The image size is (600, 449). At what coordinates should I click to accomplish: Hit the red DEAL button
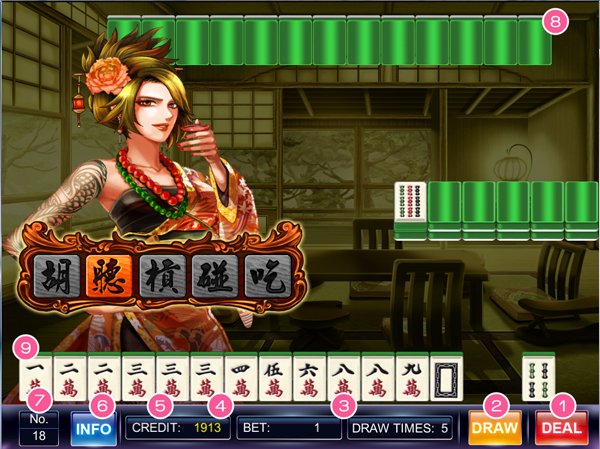point(561,429)
